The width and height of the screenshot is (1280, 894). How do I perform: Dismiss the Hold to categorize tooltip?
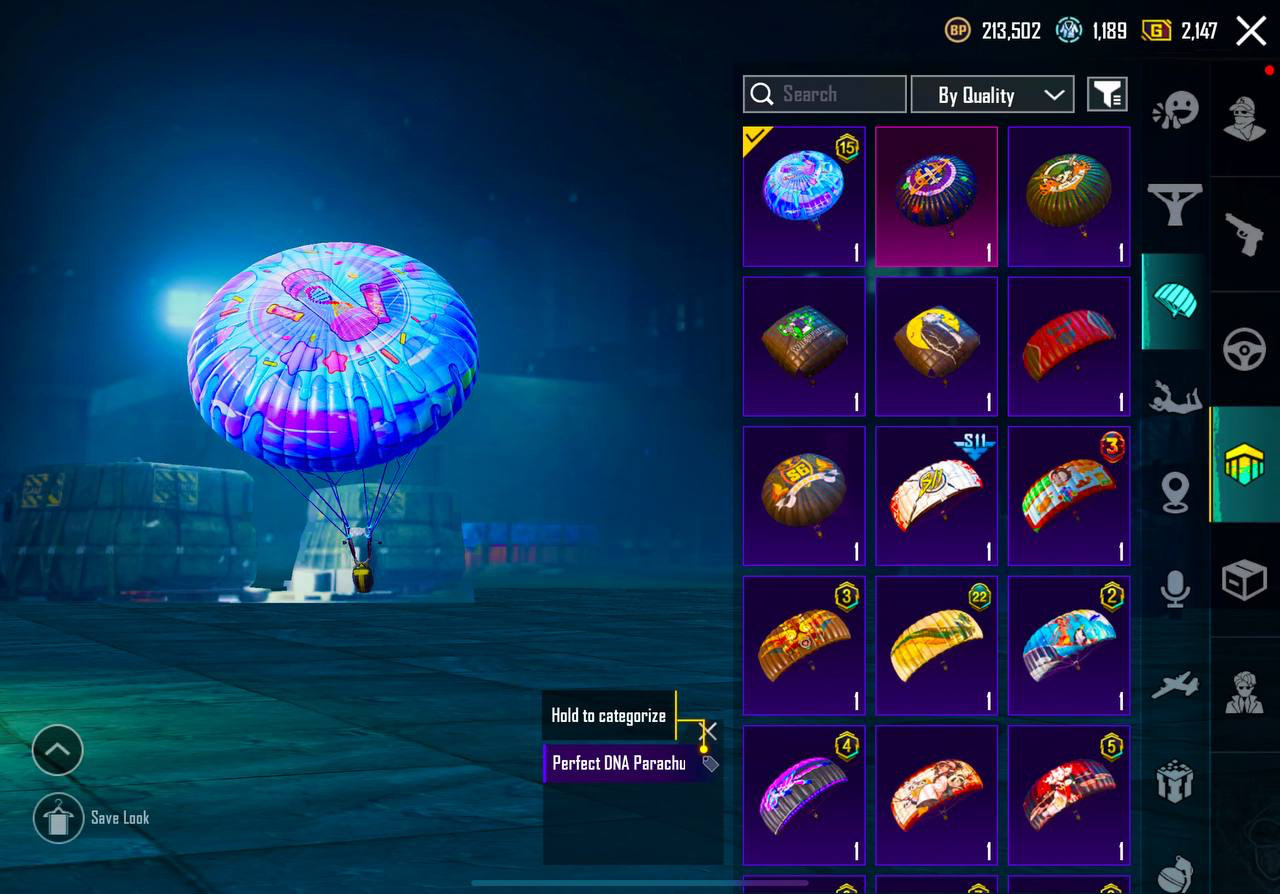click(710, 730)
